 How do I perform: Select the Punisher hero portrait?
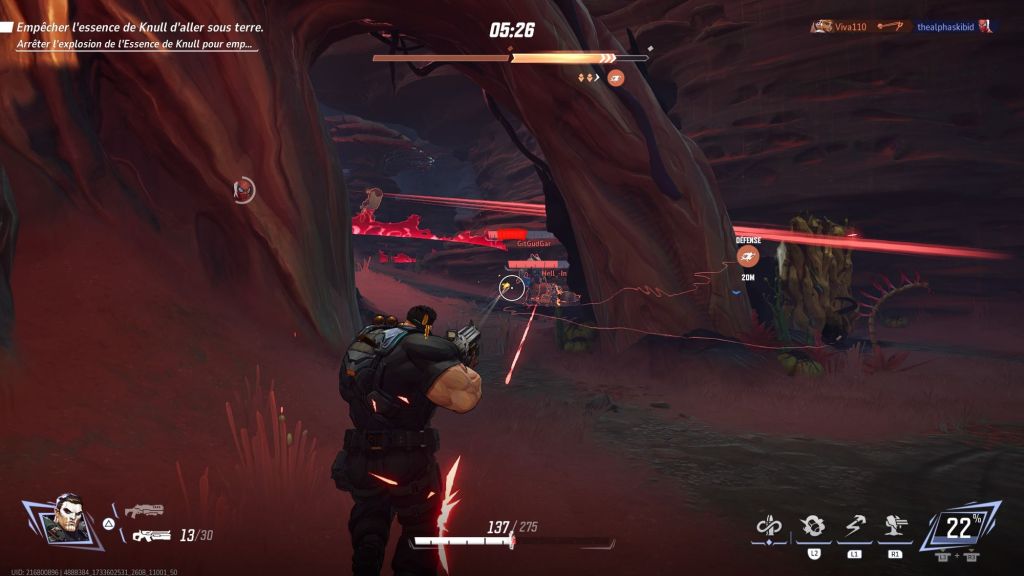tap(65, 519)
